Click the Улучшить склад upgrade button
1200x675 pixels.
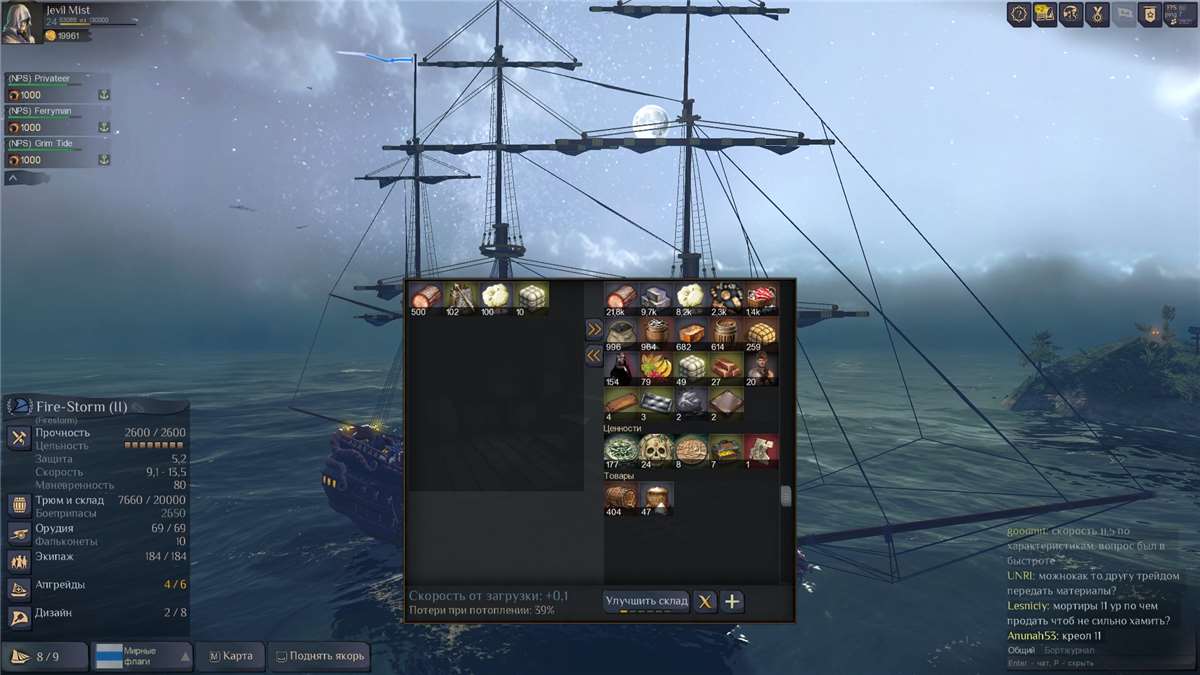point(646,601)
